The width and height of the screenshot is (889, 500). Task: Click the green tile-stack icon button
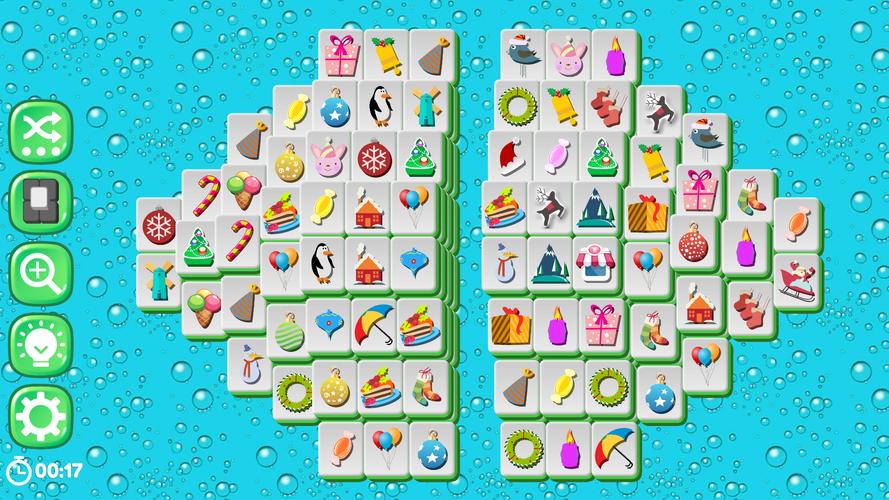[x=41, y=201]
